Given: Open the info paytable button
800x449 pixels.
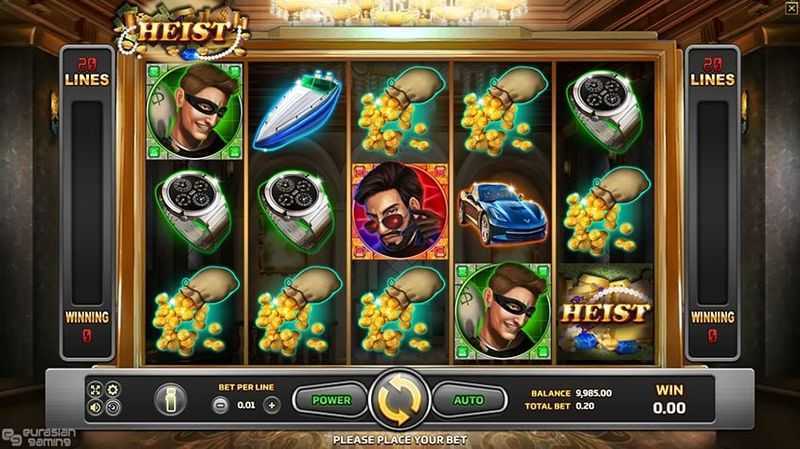Looking at the screenshot, I should coord(169,400).
